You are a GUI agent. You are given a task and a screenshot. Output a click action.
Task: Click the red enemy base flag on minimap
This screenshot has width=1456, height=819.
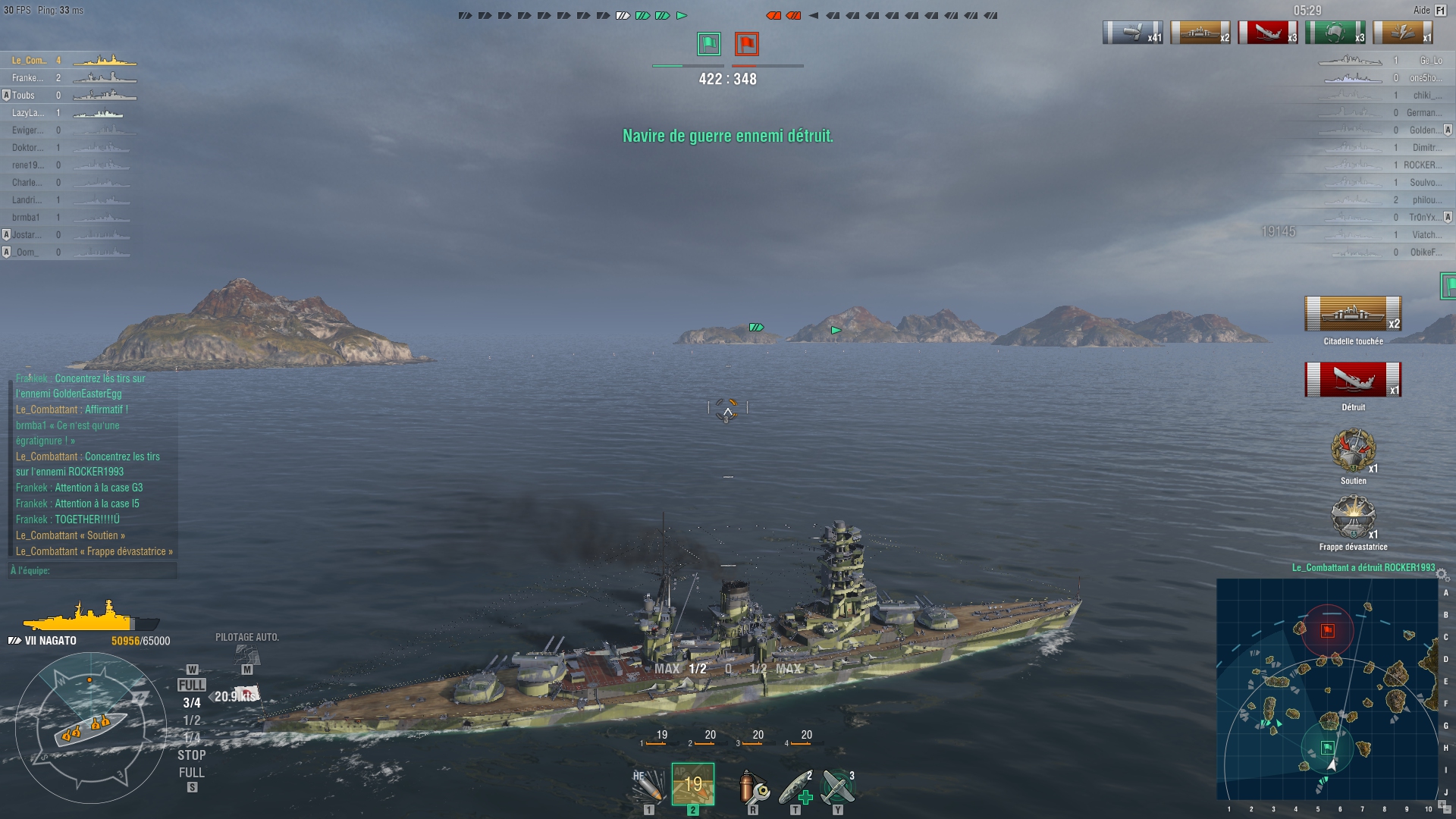(1327, 630)
